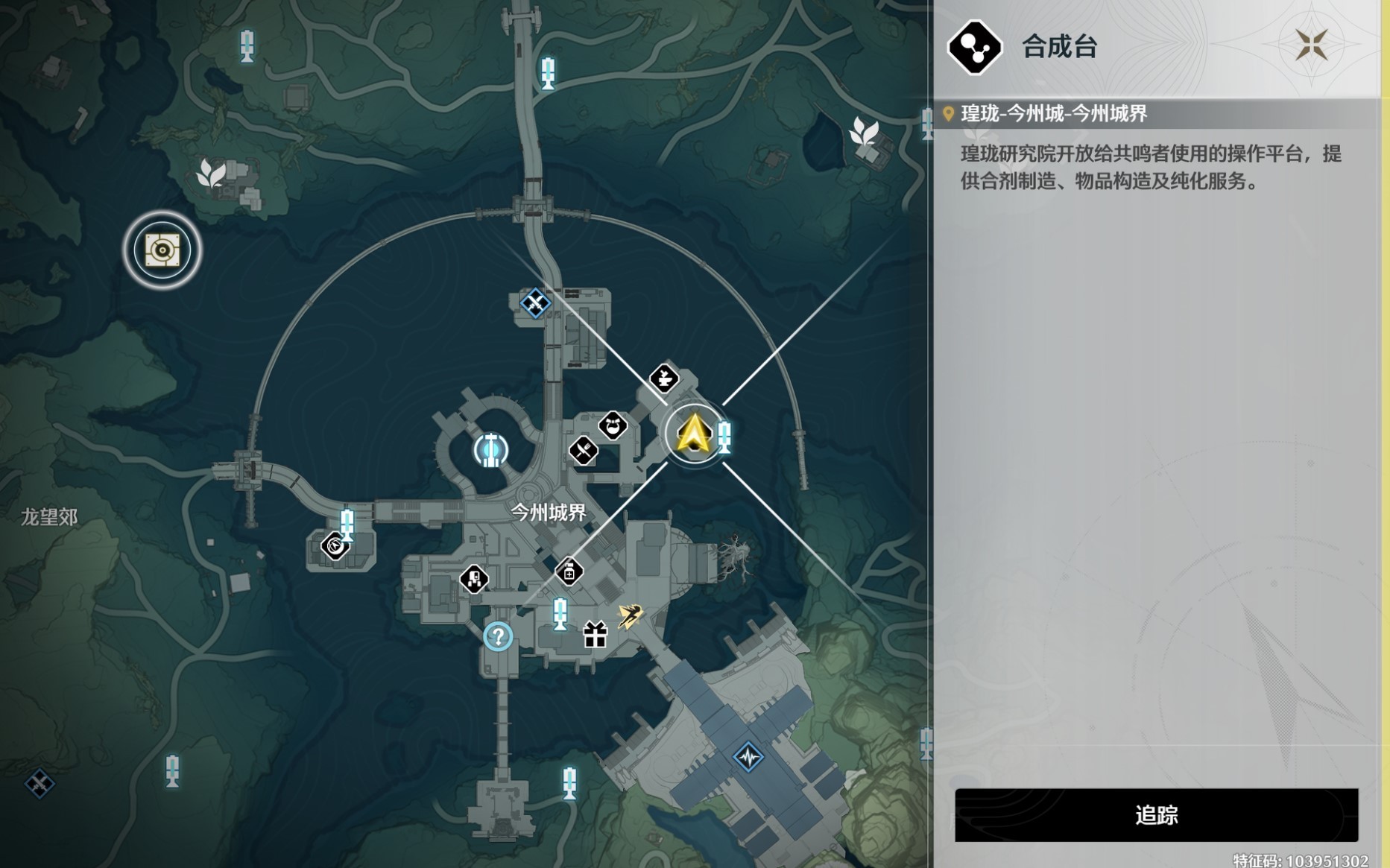Click the golden lightning statue marker
Image resolution: width=1390 pixels, height=868 pixels.
click(630, 615)
